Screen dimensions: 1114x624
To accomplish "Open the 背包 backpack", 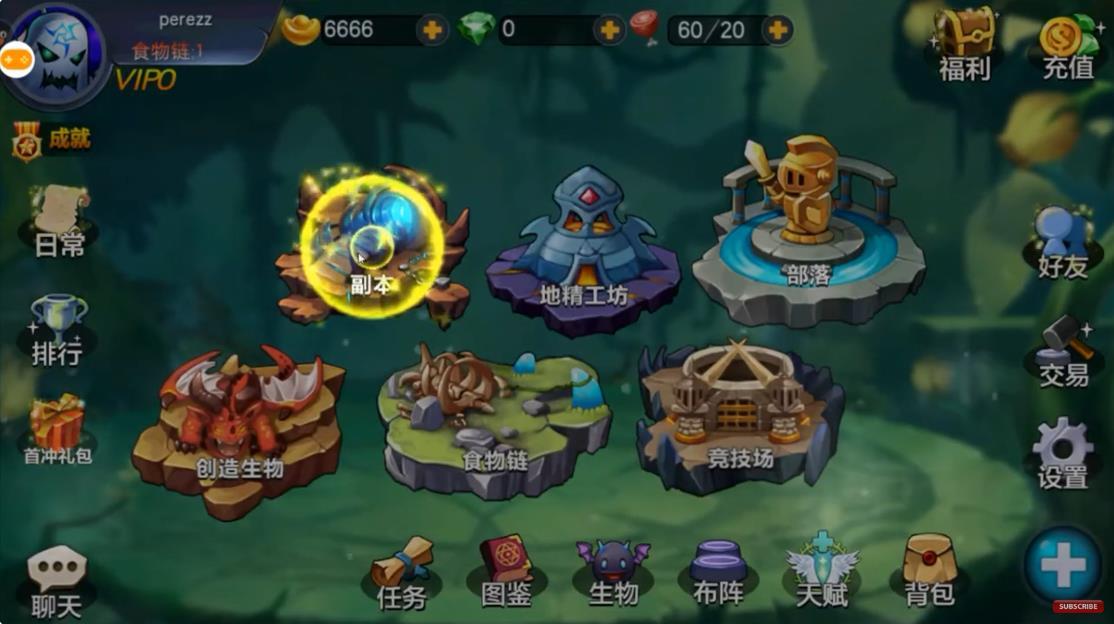I will point(929,571).
